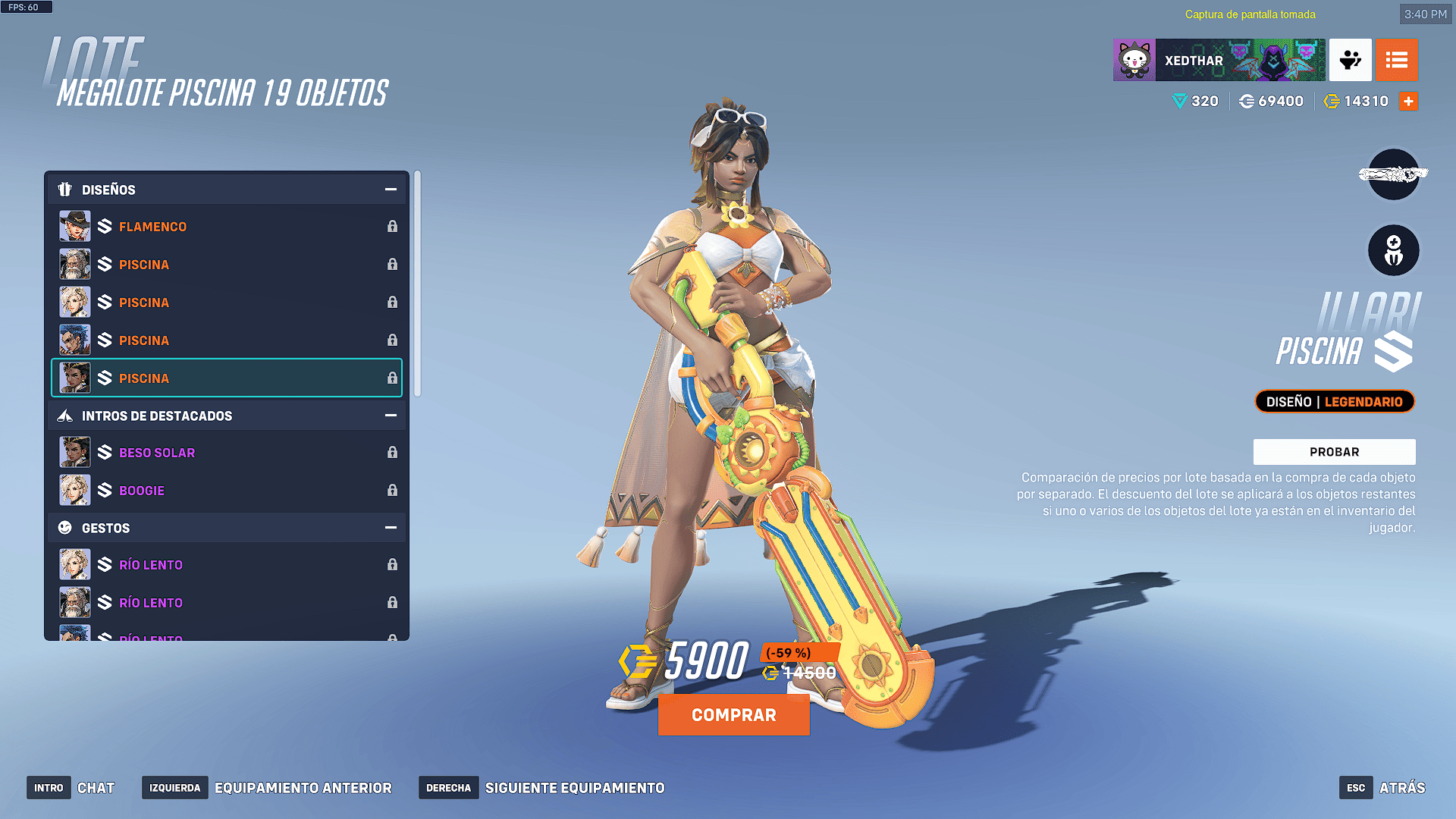Select the Flamenco skin row
The image size is (1456, 819).
click(x=227, y=227)
